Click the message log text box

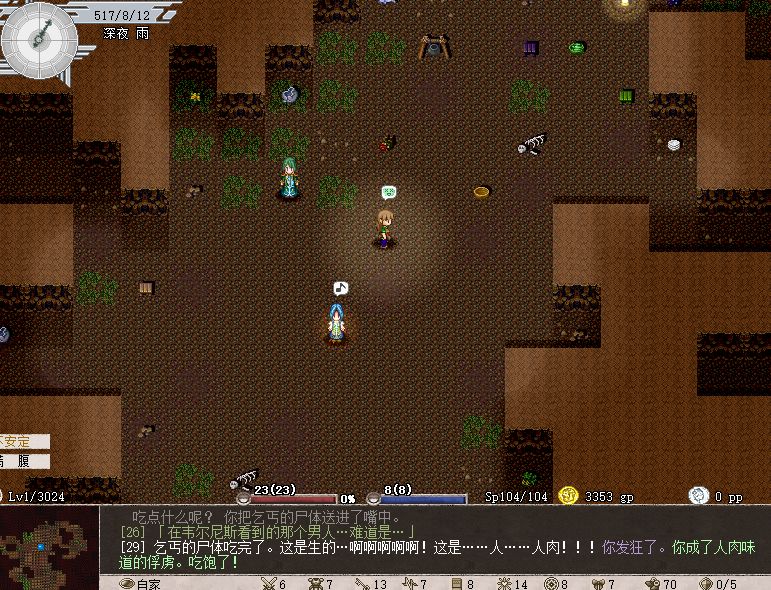click(x=435, y=540)
